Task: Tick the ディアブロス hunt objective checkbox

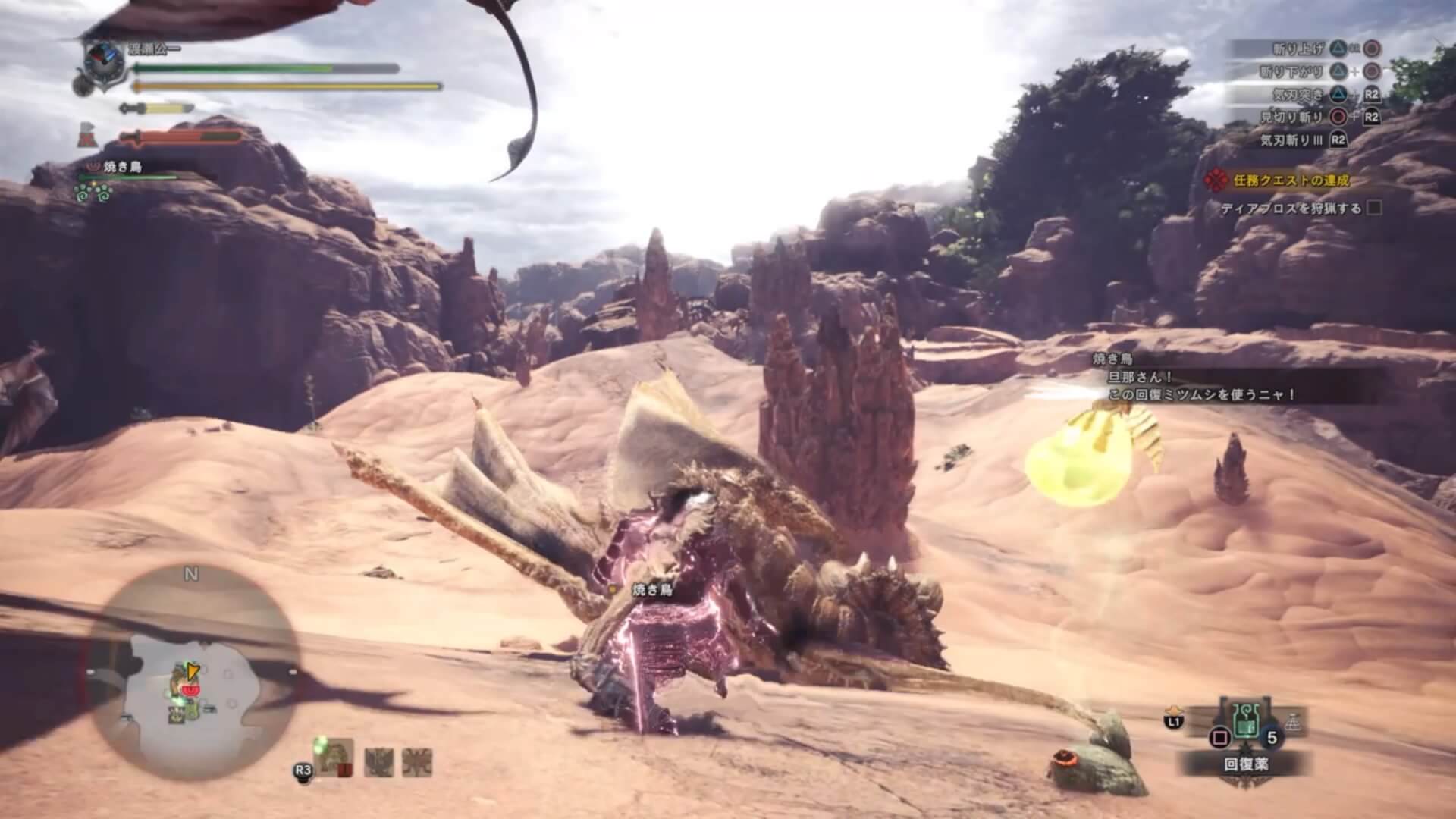Action: pyautogui.click(x=1373, y=208)
